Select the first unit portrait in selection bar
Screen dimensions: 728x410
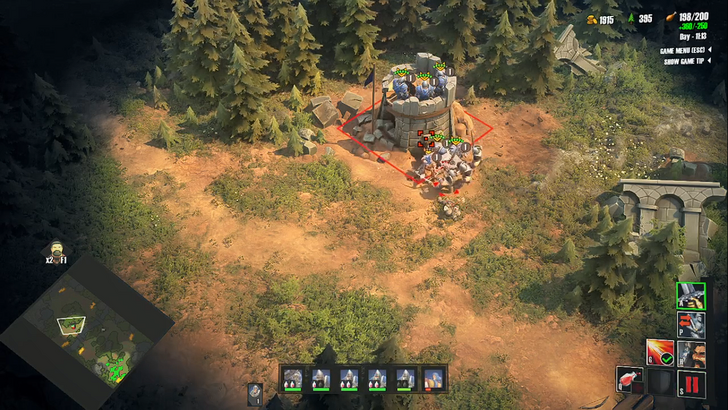(293, 379)
